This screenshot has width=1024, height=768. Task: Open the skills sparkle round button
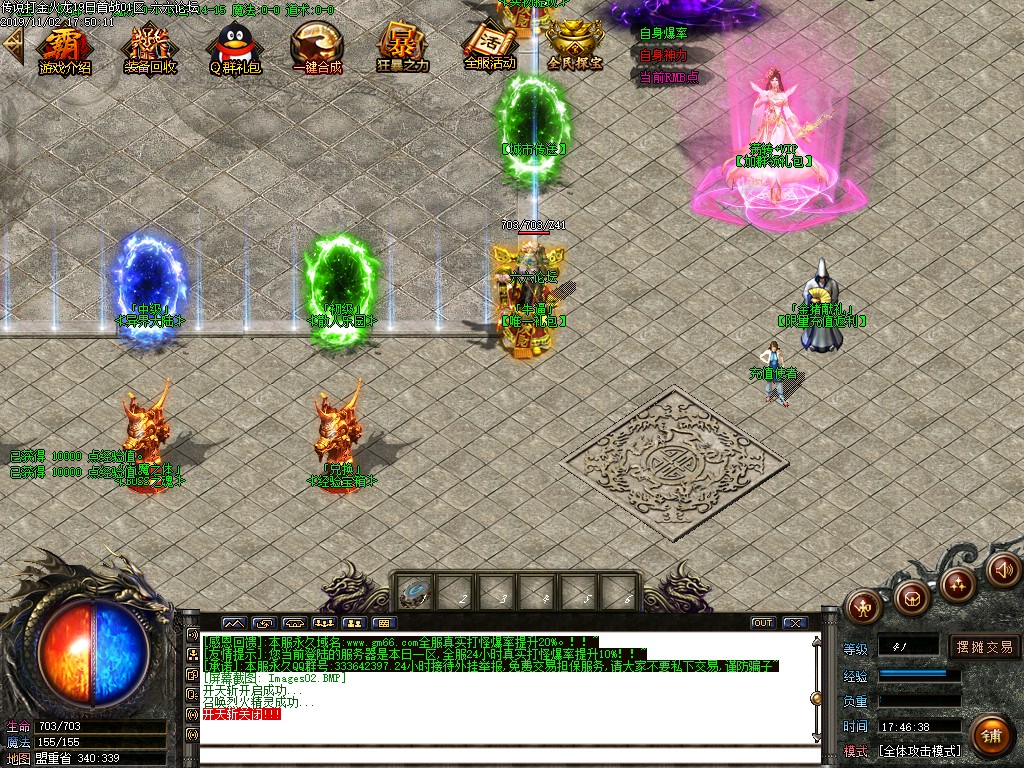click(957, 584)
